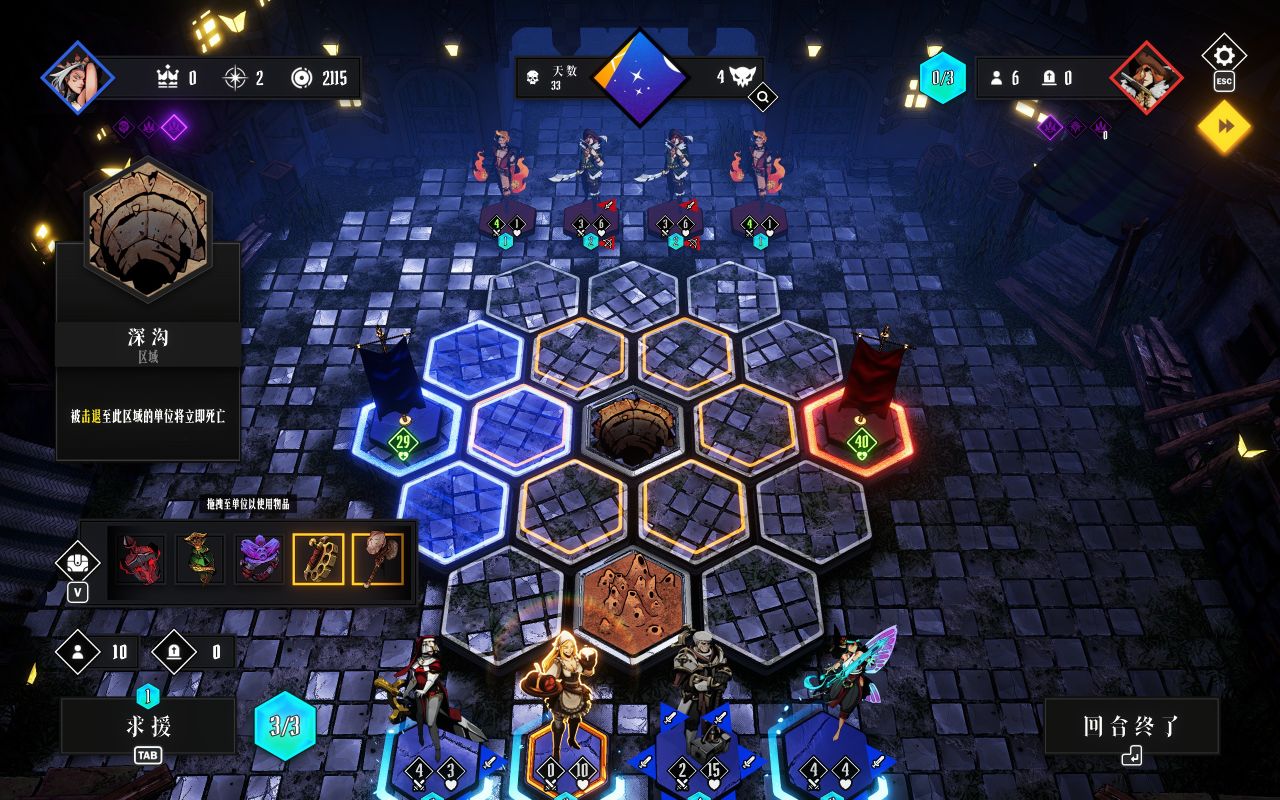This screenshot has width=1280, height=800.
Task: Call reinforcements with the 求援 button
Action: coord(147,726)
